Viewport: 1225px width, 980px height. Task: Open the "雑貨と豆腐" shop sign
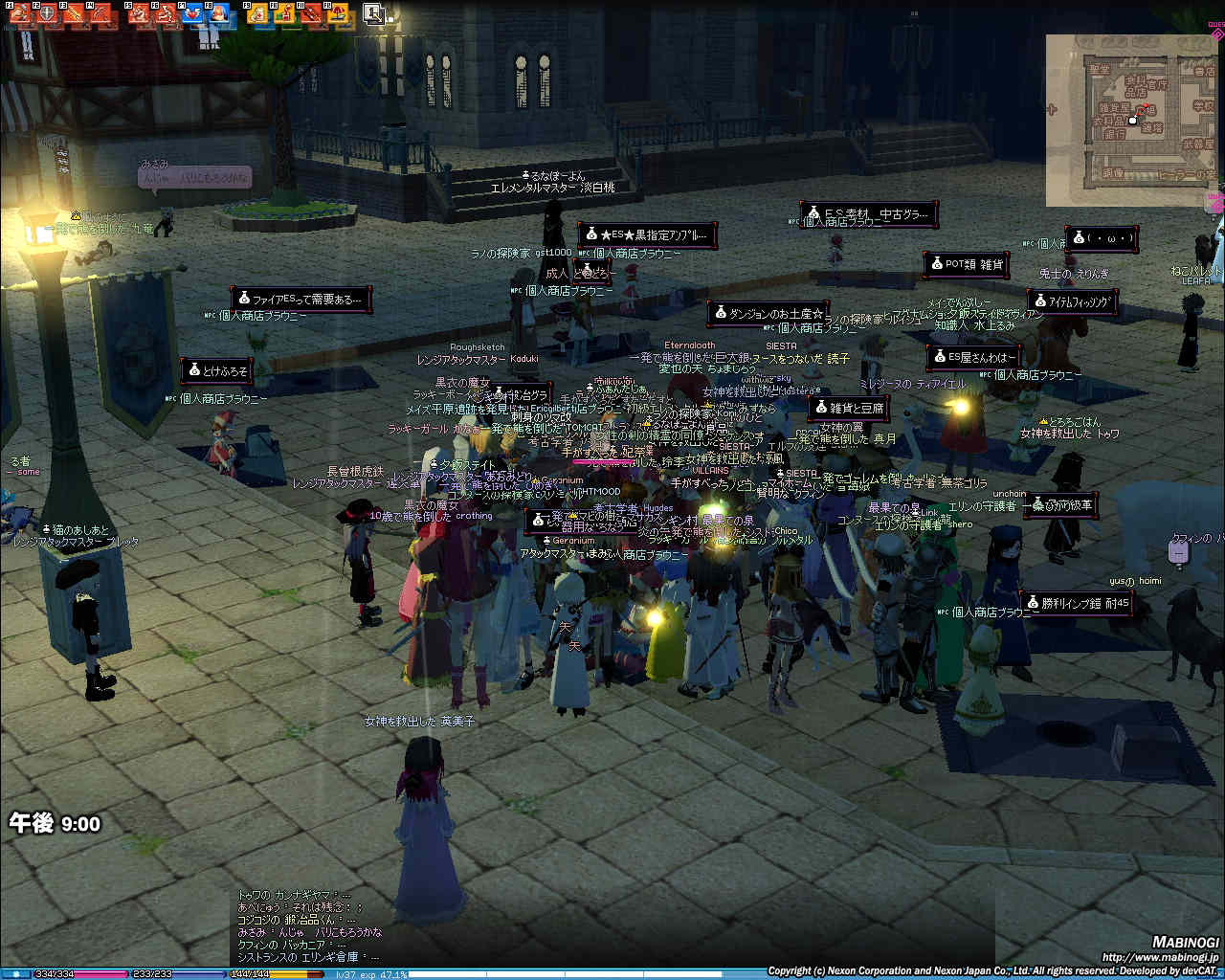(848, 409)
